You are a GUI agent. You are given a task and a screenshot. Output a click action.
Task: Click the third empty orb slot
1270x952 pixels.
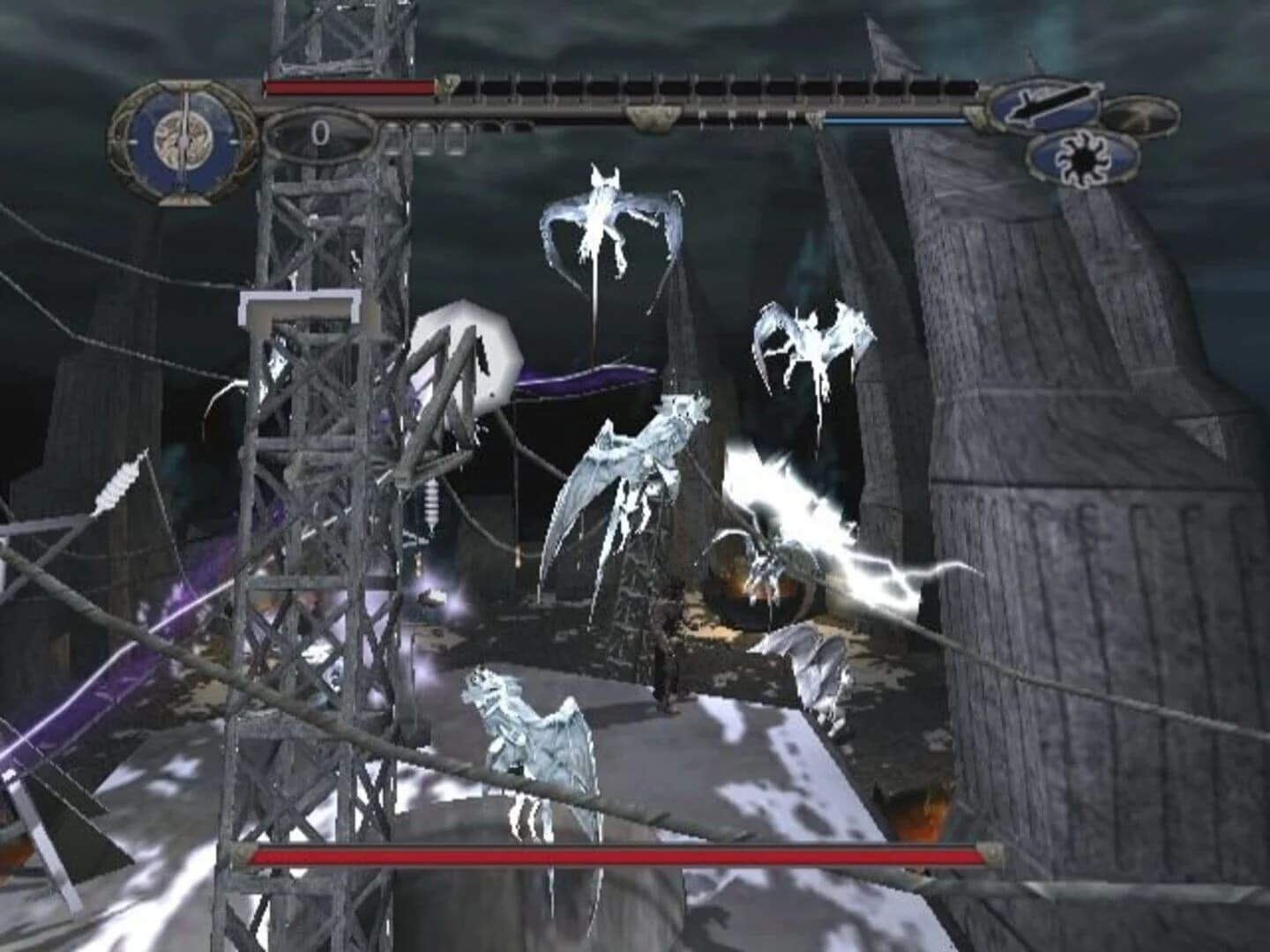click(x=455, y=137)
